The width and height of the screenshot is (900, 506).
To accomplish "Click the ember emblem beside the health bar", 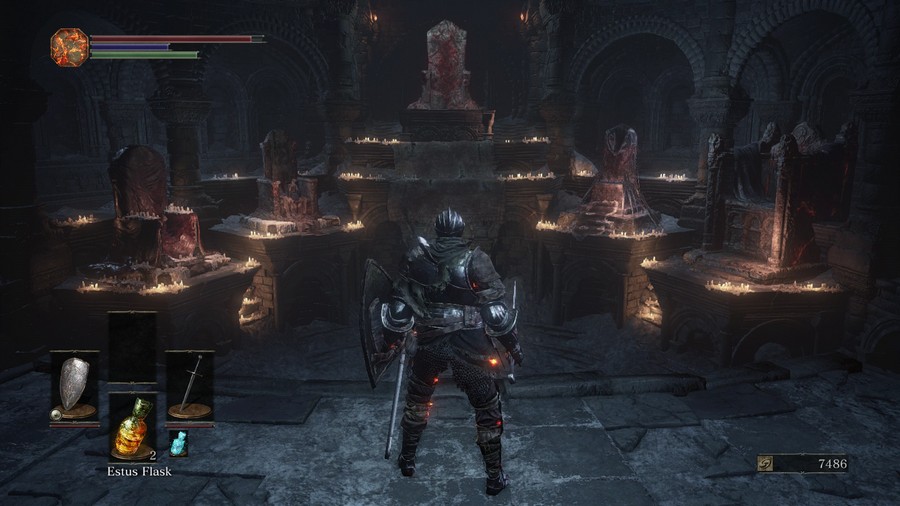I will [x=69, y=46].
